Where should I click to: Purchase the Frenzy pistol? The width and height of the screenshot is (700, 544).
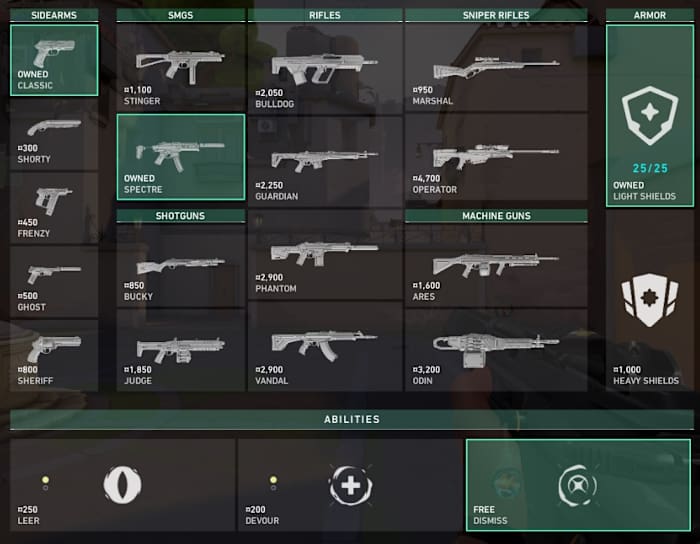(54, 209)
